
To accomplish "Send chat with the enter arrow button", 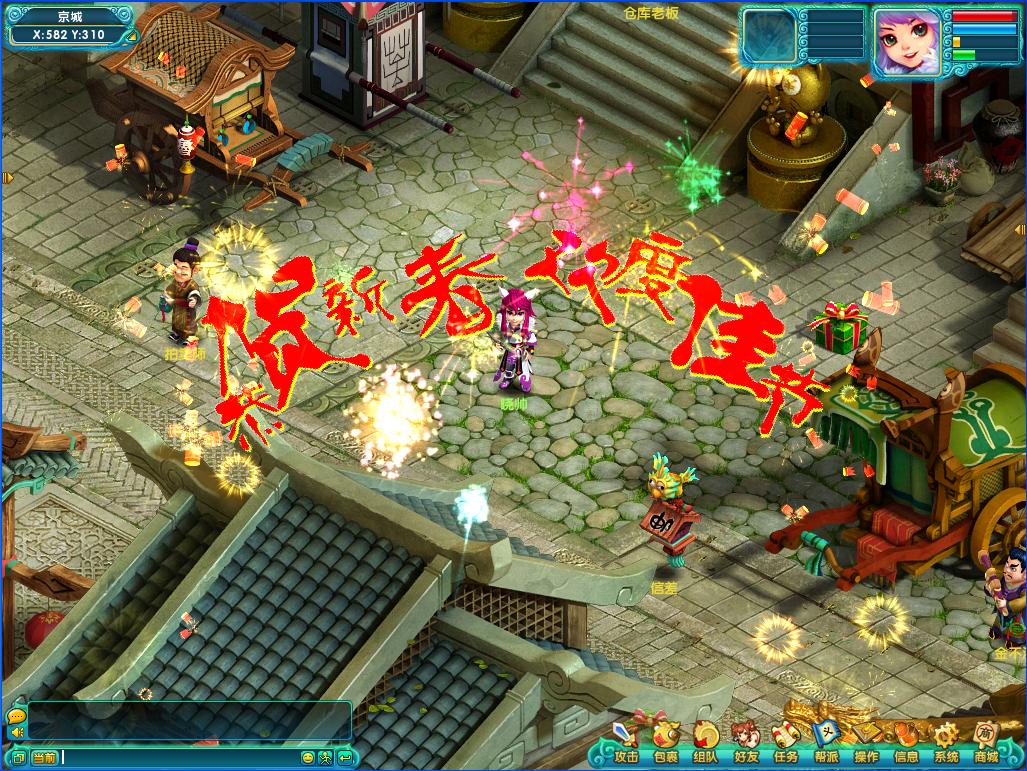I will [345, 758].
